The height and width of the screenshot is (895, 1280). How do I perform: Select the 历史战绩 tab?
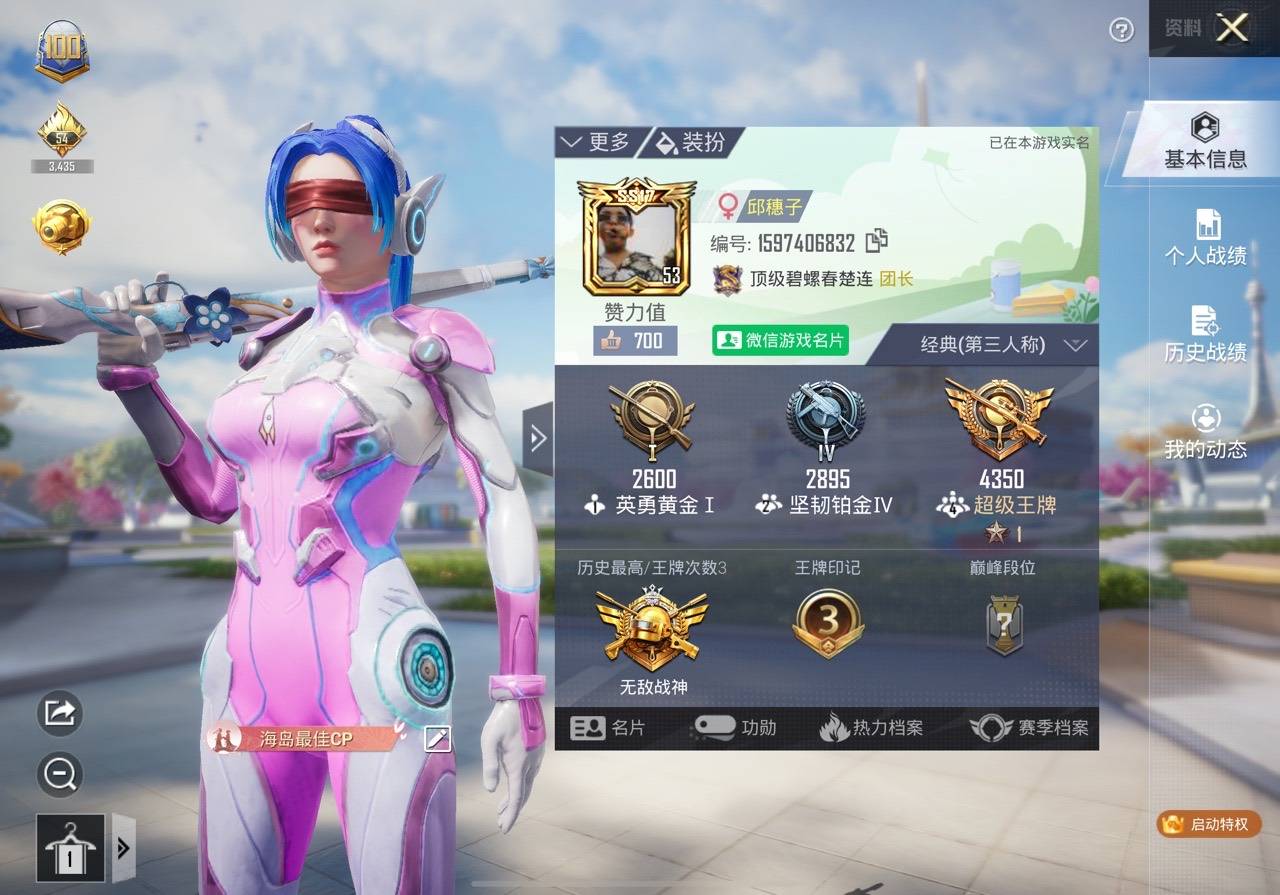click(x=1205, y=335)
